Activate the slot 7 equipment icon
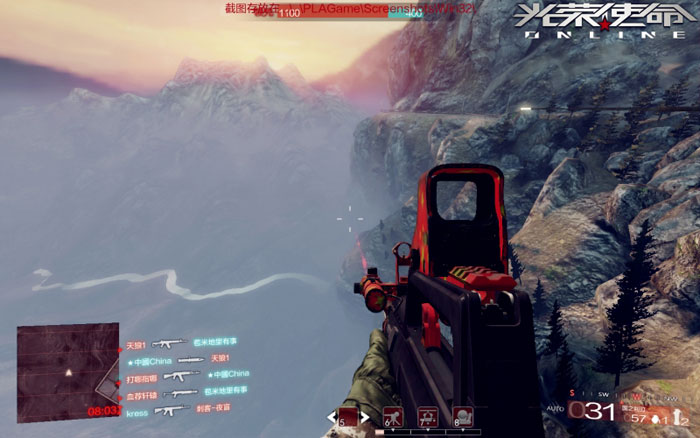 click(427, 417)
